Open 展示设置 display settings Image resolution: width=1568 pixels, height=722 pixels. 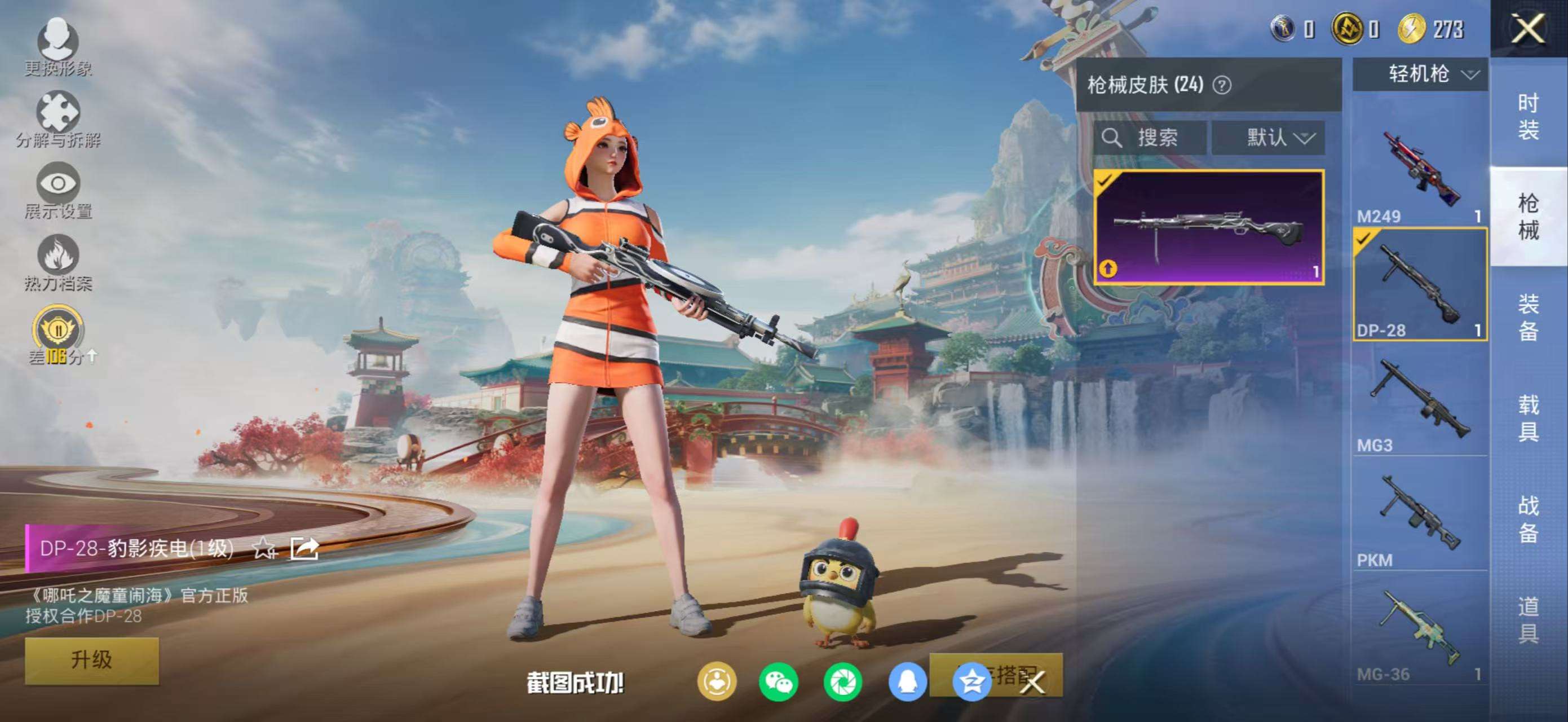click(59, 190)
